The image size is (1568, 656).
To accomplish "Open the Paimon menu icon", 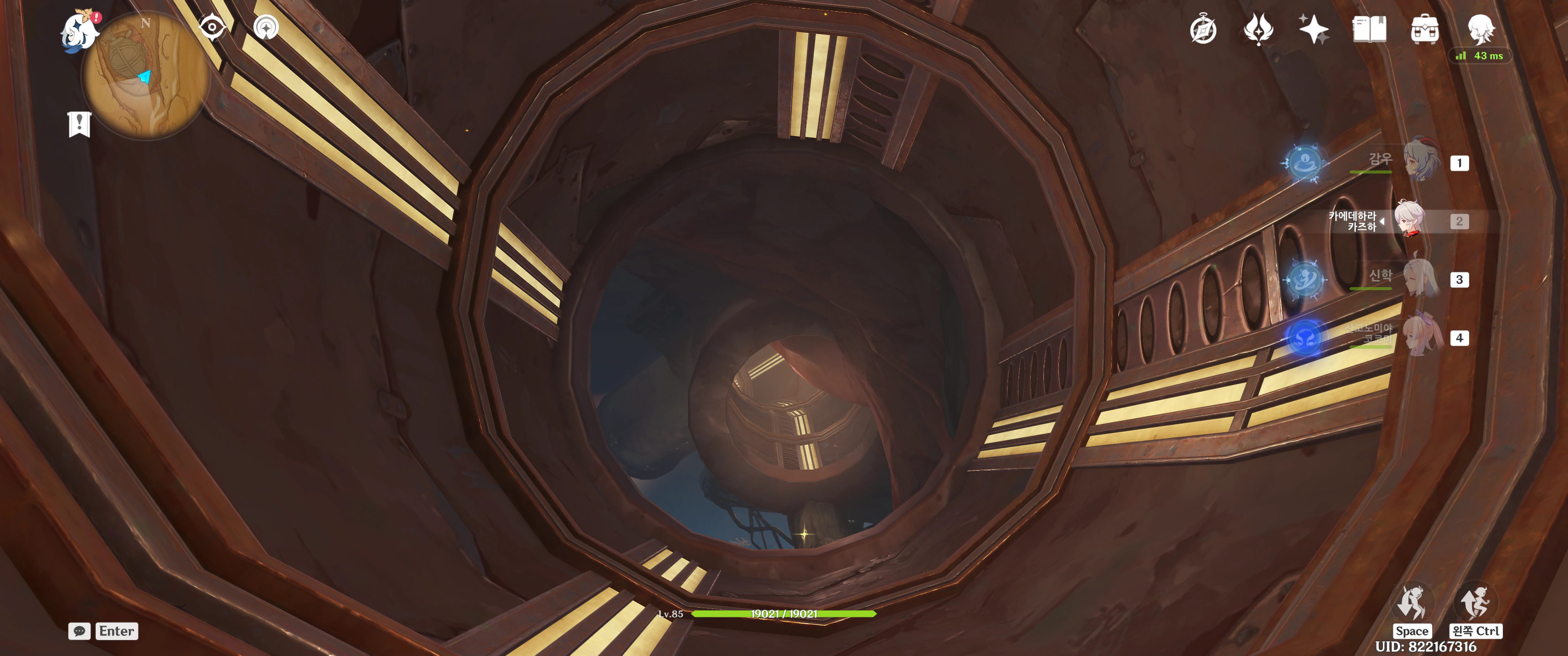I will [80, 31].
